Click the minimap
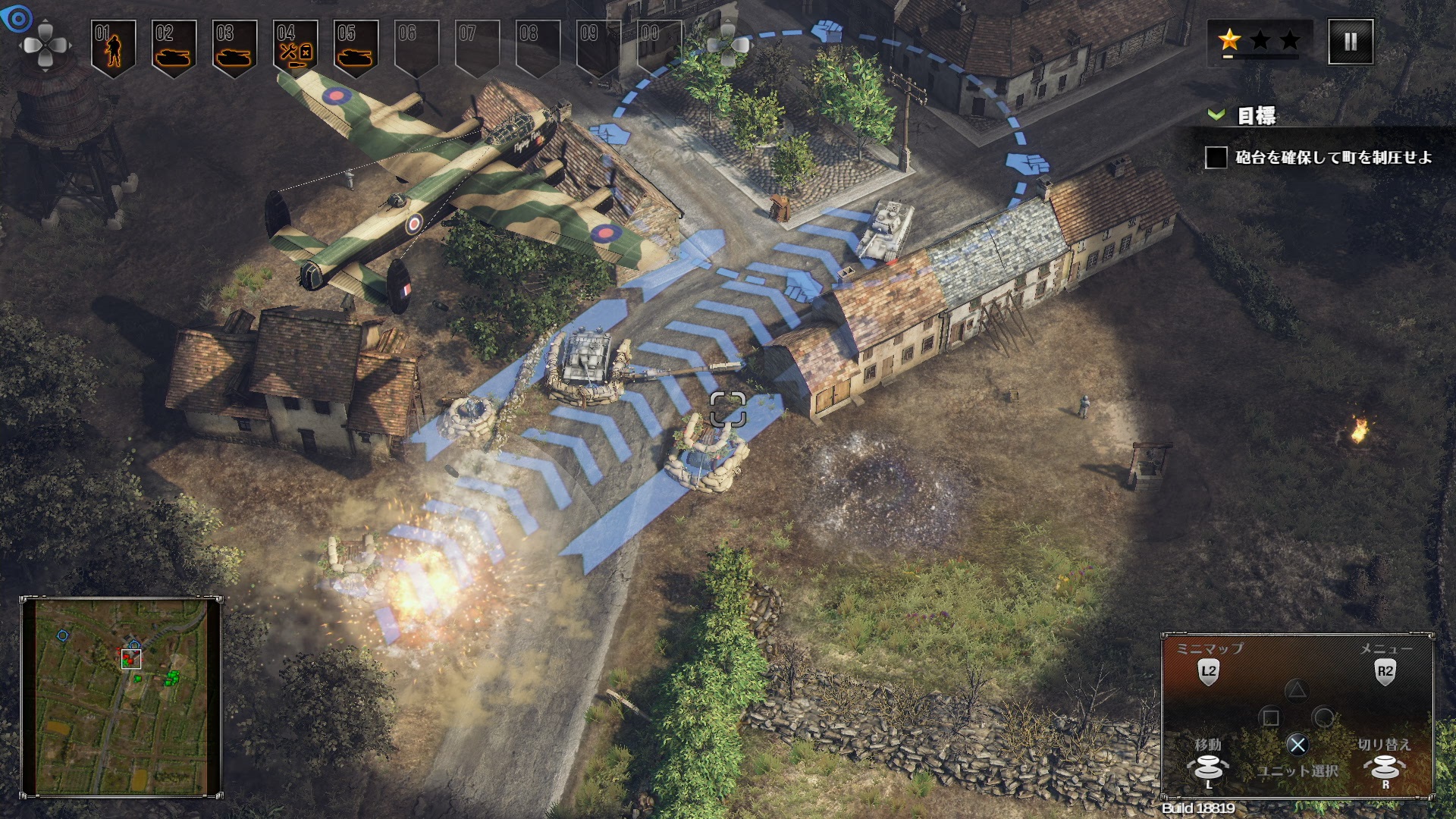The width and height of the screenshot is (1456, 819). [121, 696]
